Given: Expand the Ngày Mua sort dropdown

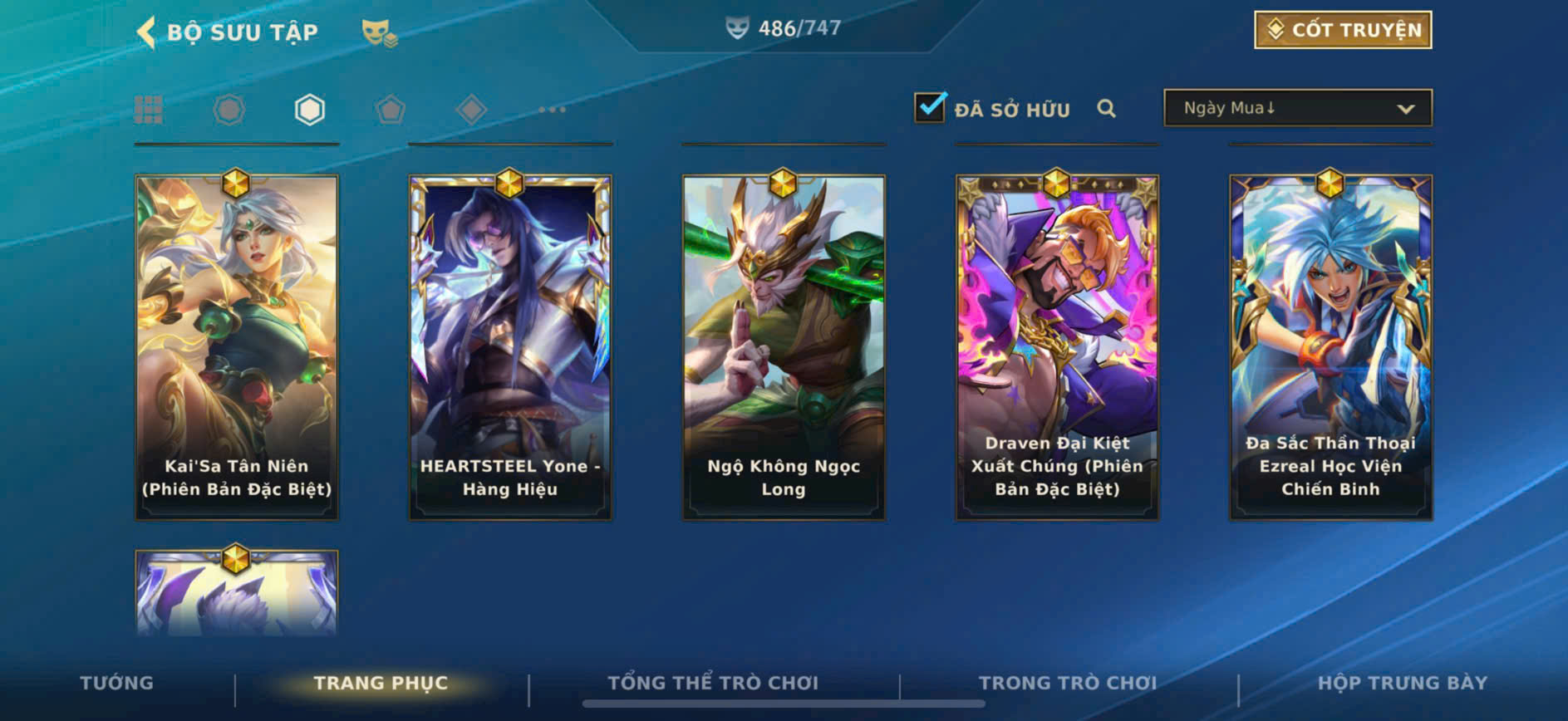Looking at the screenshot, I should pos(1297,108).
